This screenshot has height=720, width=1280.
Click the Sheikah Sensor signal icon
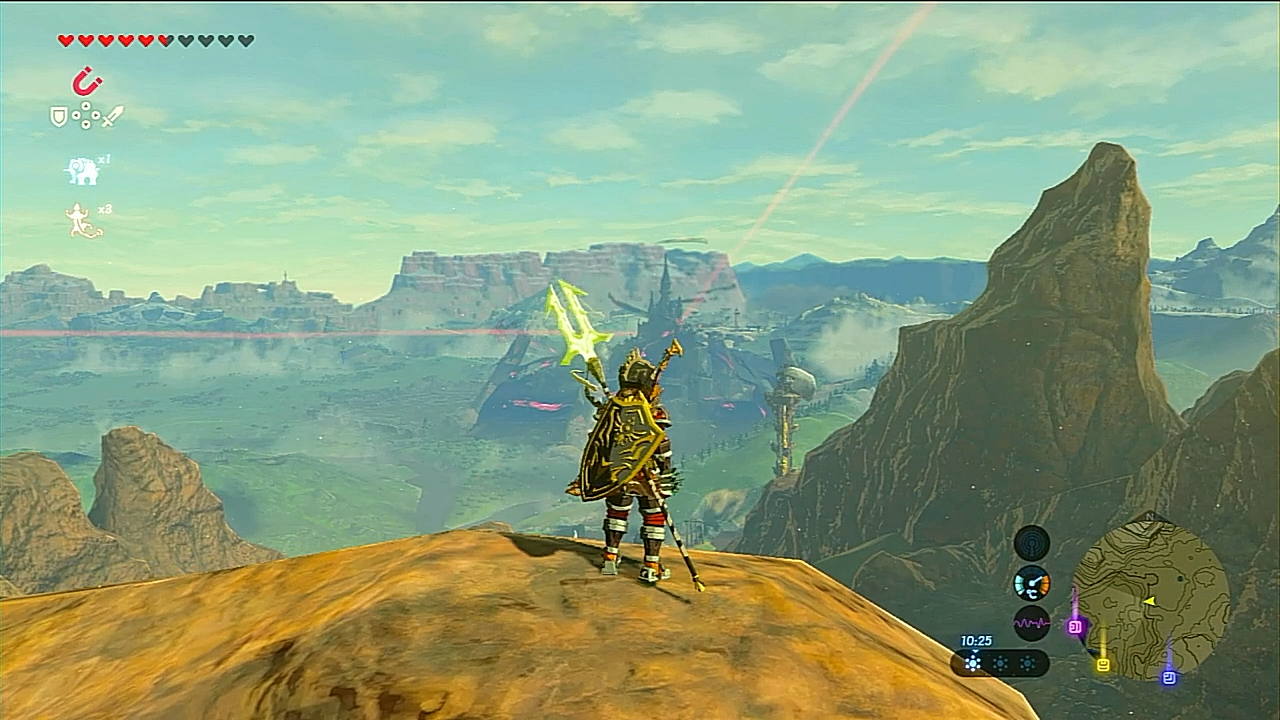click(x=1031, y=542)
